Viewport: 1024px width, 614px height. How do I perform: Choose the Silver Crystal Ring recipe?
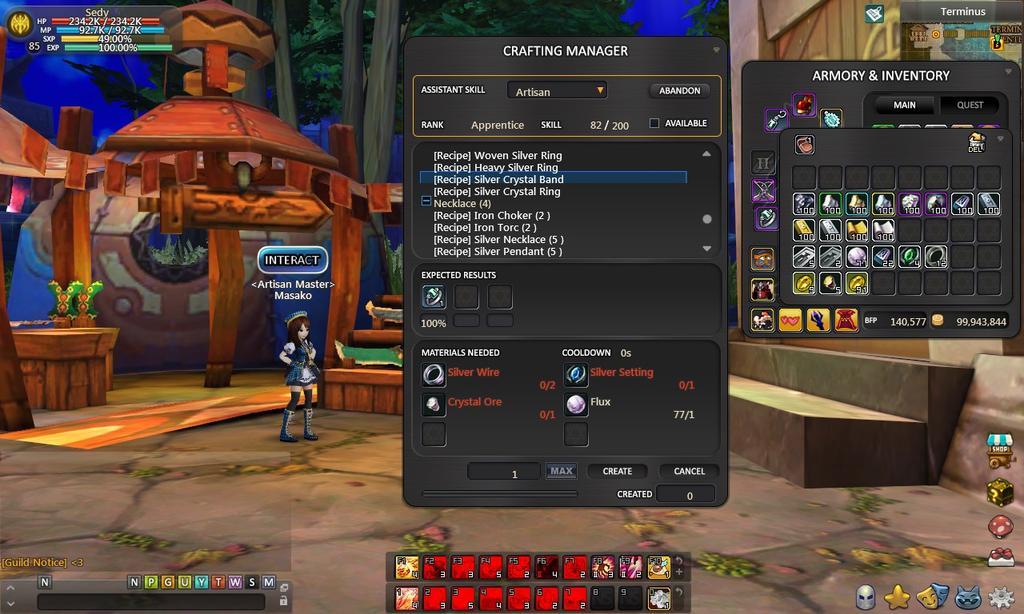[496, 192]
